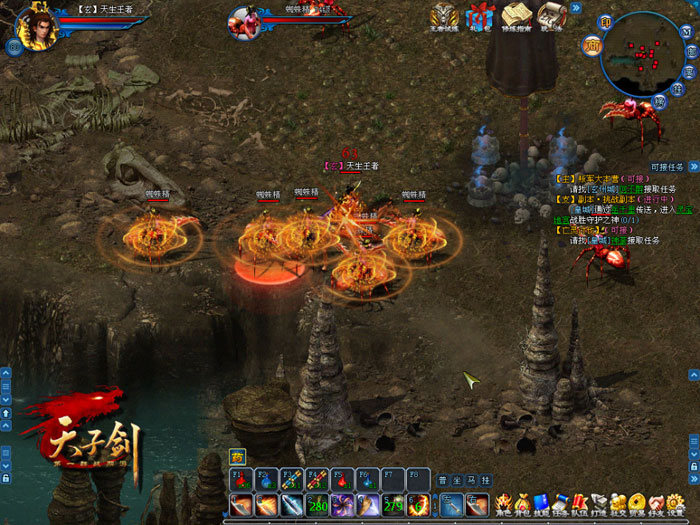Click the 印 button above the minimap
This screenshot has width=700, height=525.
[x=606, y=20]
